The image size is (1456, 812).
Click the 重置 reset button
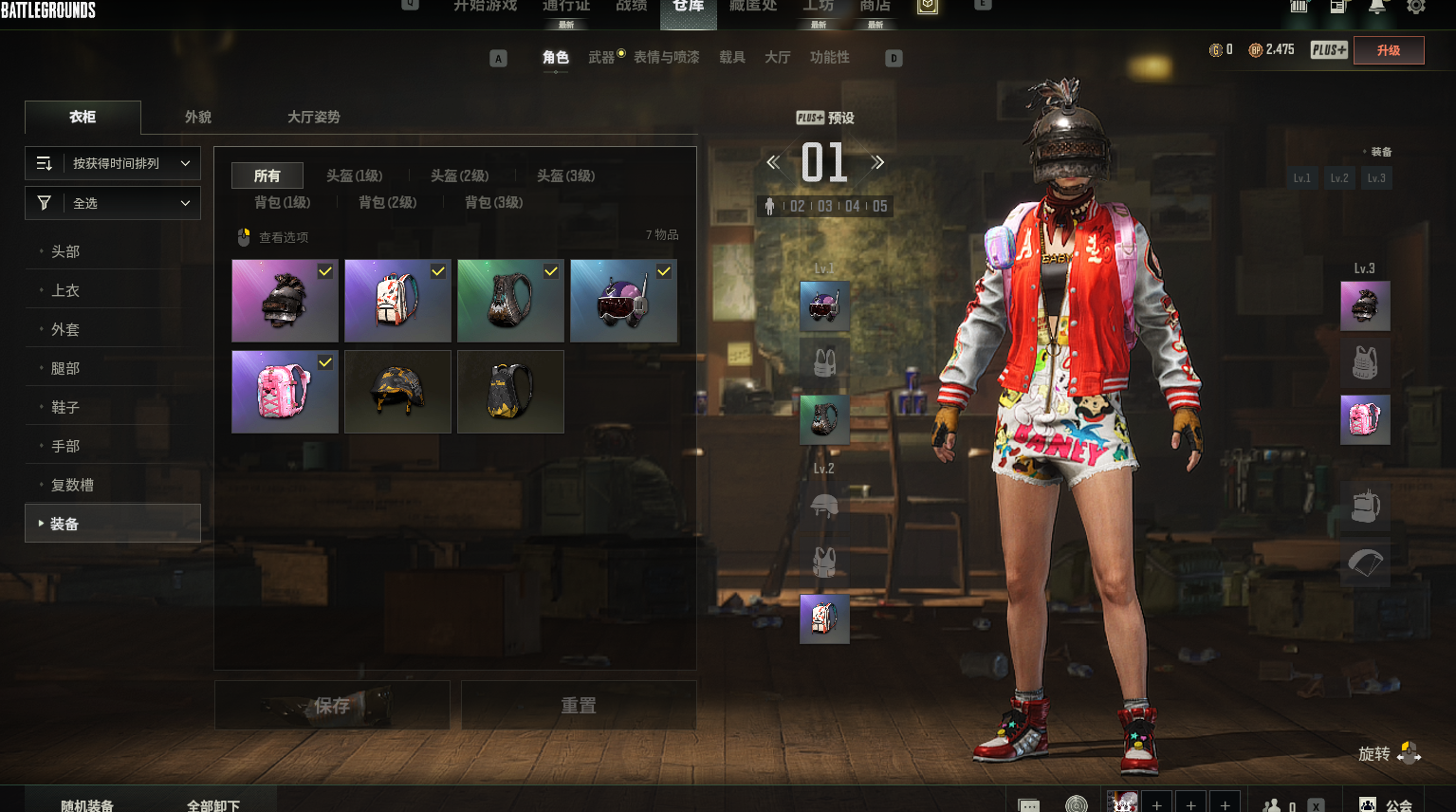click(x=579, y=705)
